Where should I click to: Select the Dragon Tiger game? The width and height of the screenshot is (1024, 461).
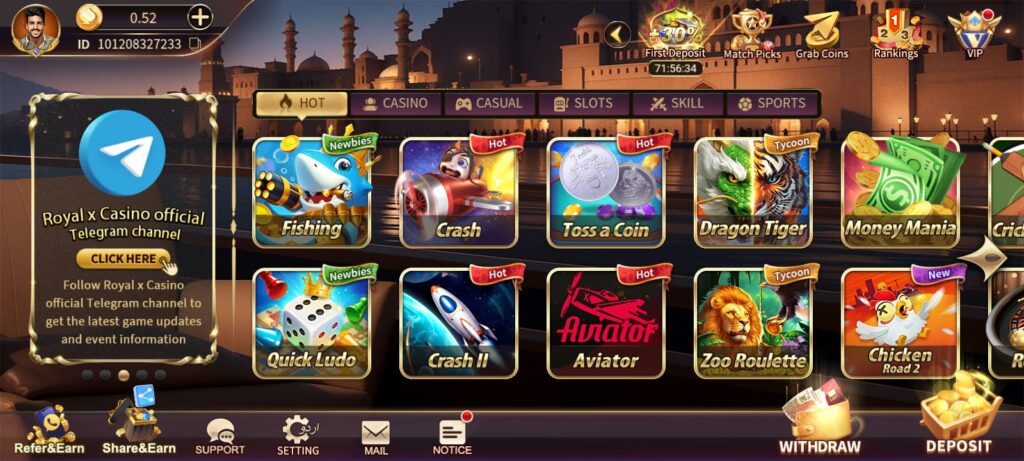tap(753, 193)
